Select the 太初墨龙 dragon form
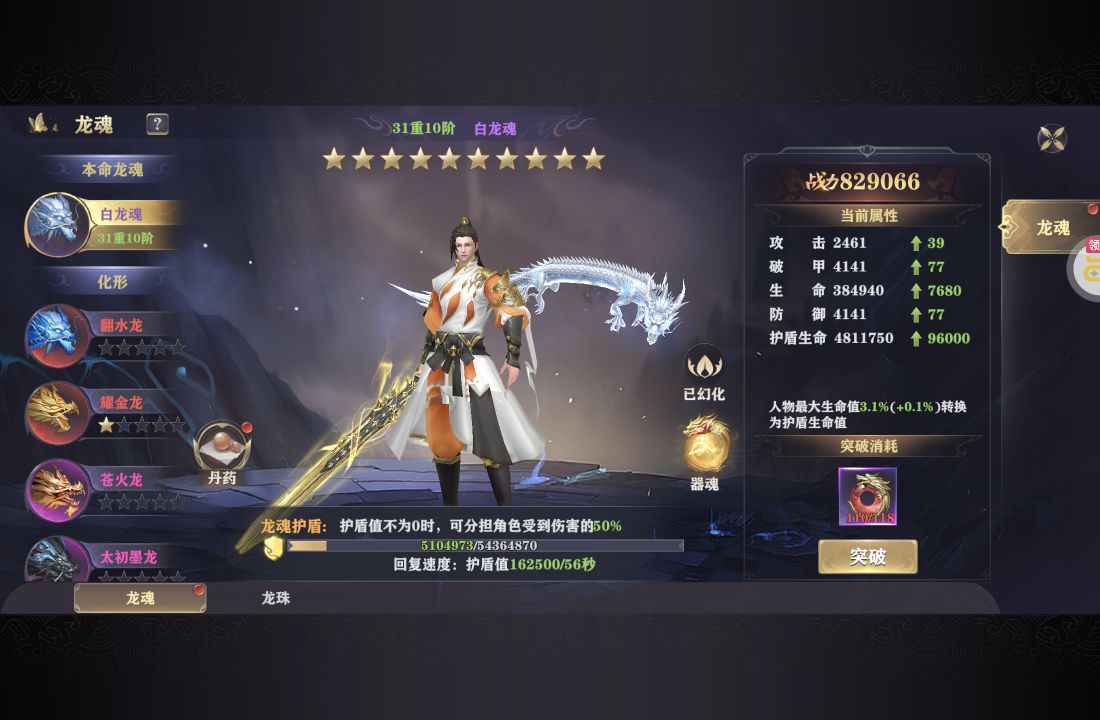Screen dimensions: 1100x720 (105, 562)
